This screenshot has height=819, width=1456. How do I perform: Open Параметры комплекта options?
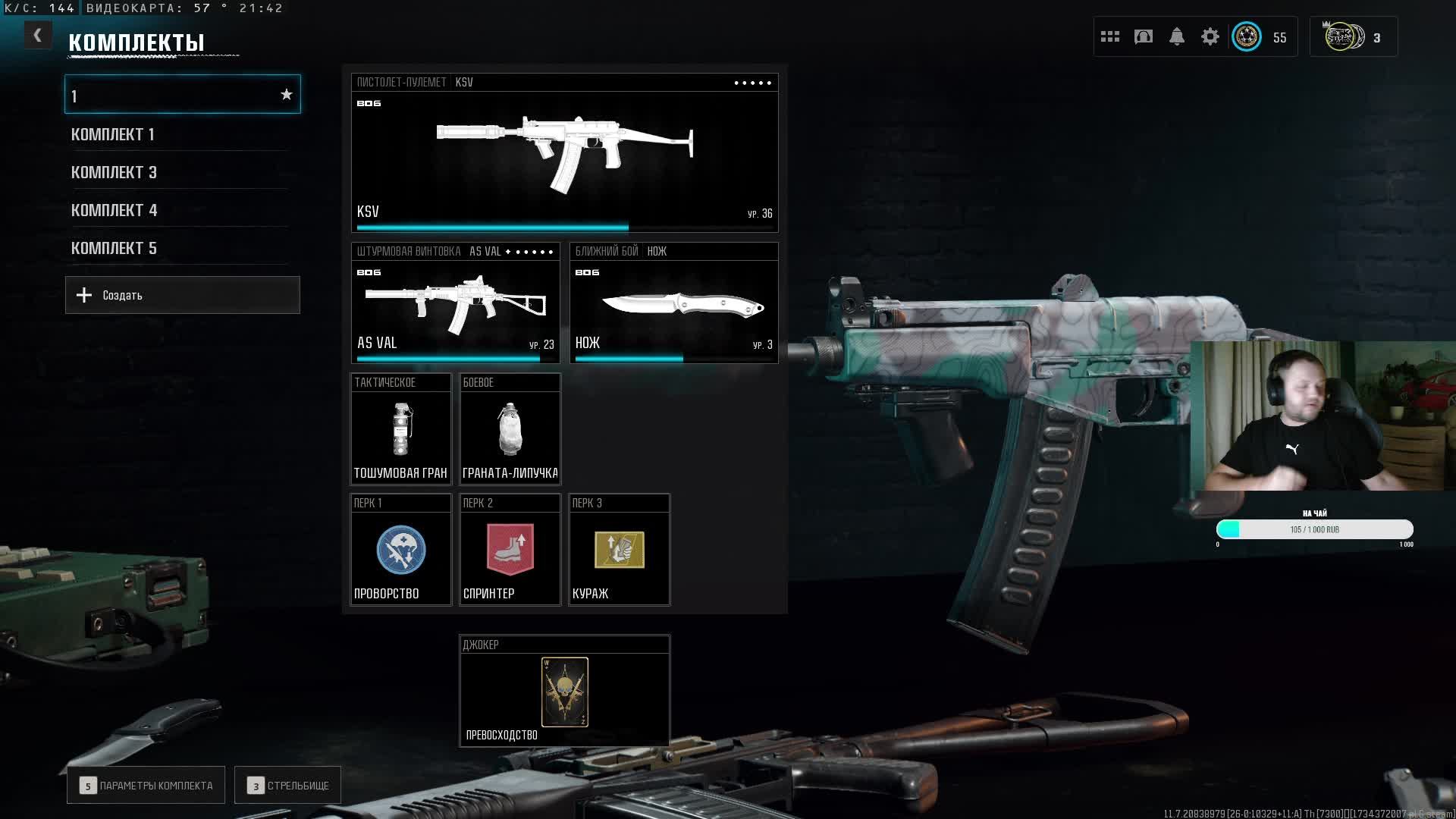(x=146, y=786)
